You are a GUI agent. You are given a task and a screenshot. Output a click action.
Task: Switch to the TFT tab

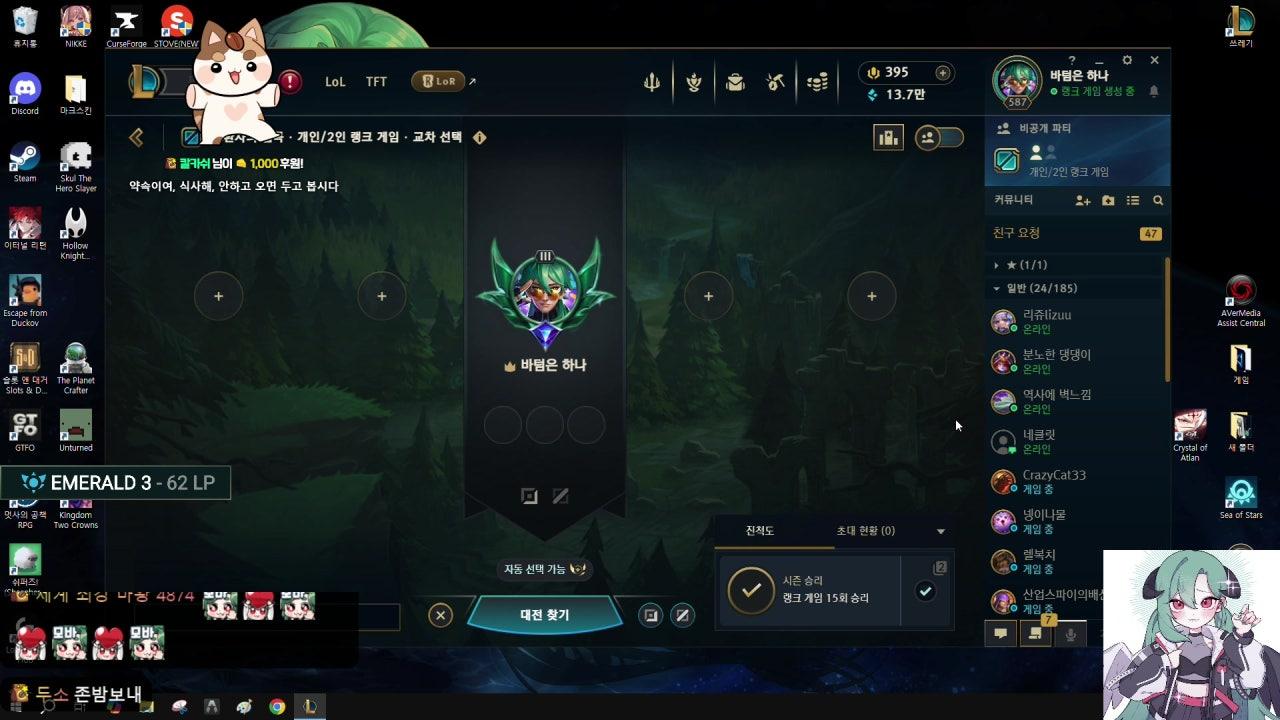coord(376,81)
